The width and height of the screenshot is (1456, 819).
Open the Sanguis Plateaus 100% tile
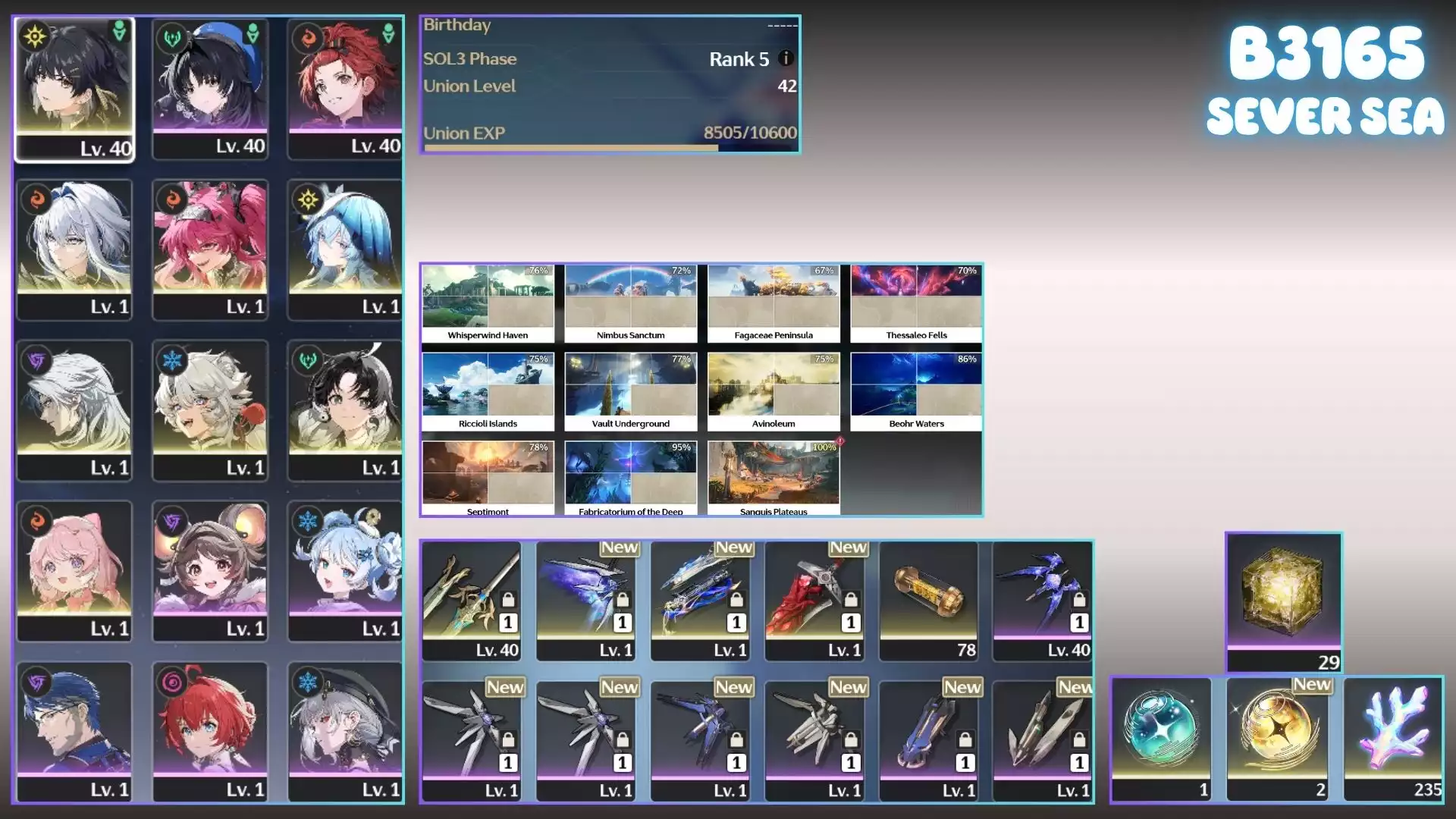point(773,478)
